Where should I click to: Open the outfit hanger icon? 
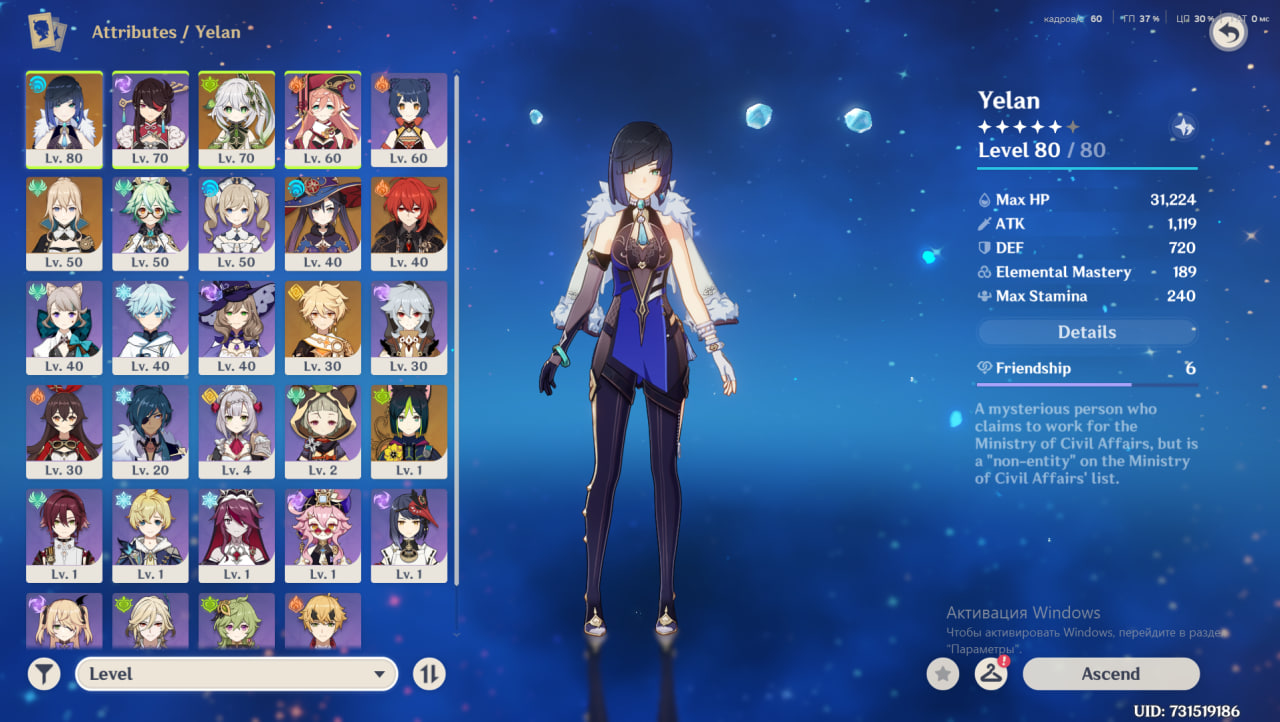(990, 674)
